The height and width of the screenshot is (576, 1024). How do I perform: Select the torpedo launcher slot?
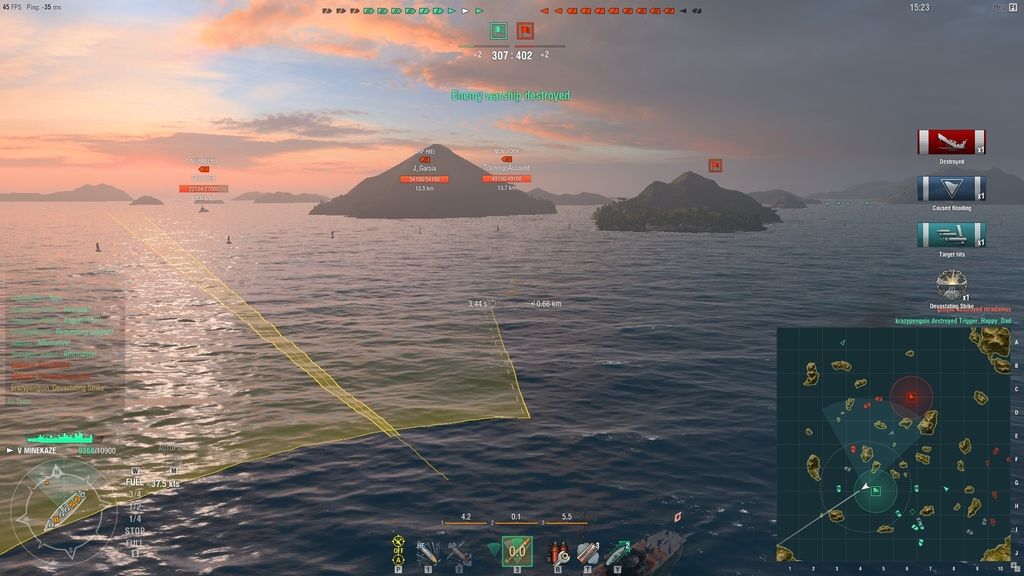coord(517,551)
